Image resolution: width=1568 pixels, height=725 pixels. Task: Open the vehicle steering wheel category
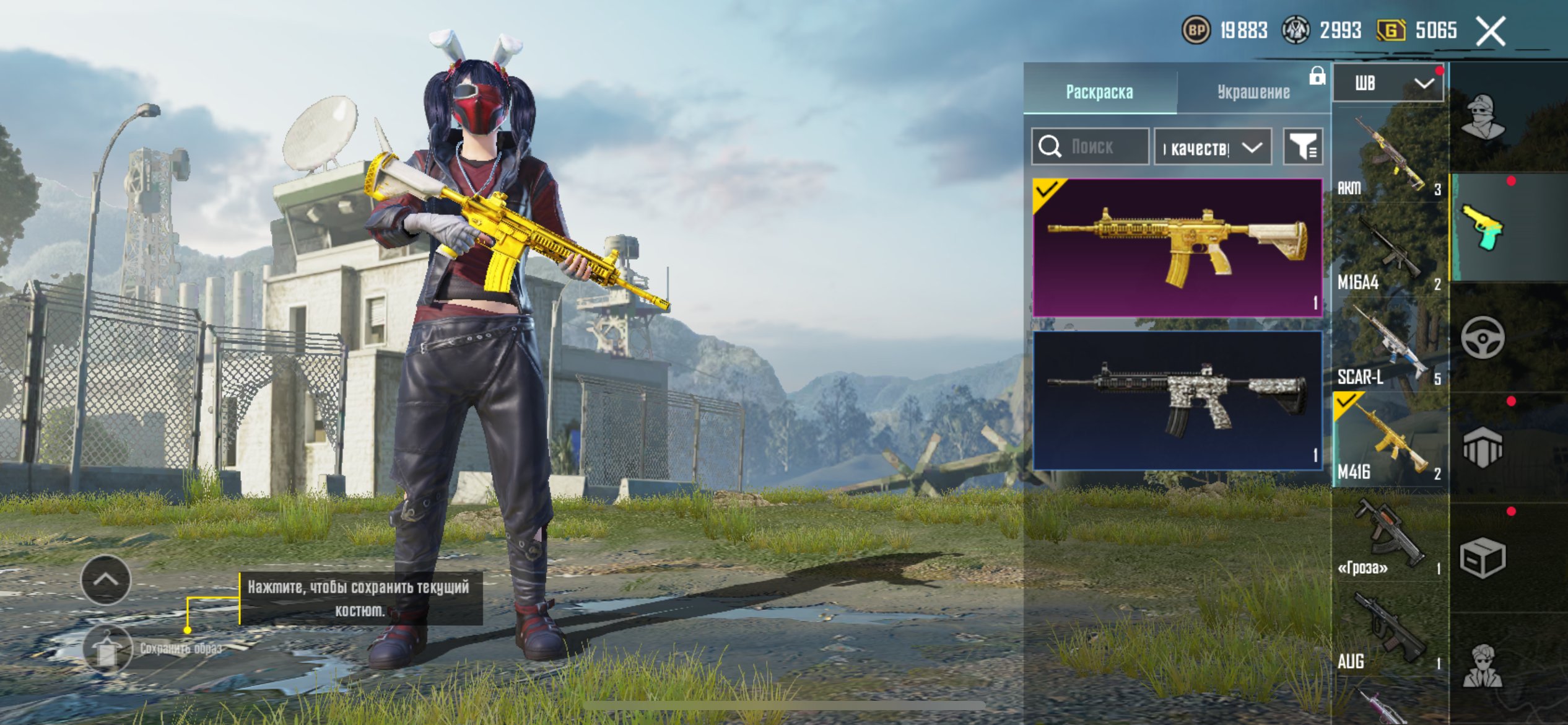(1483, 338)
